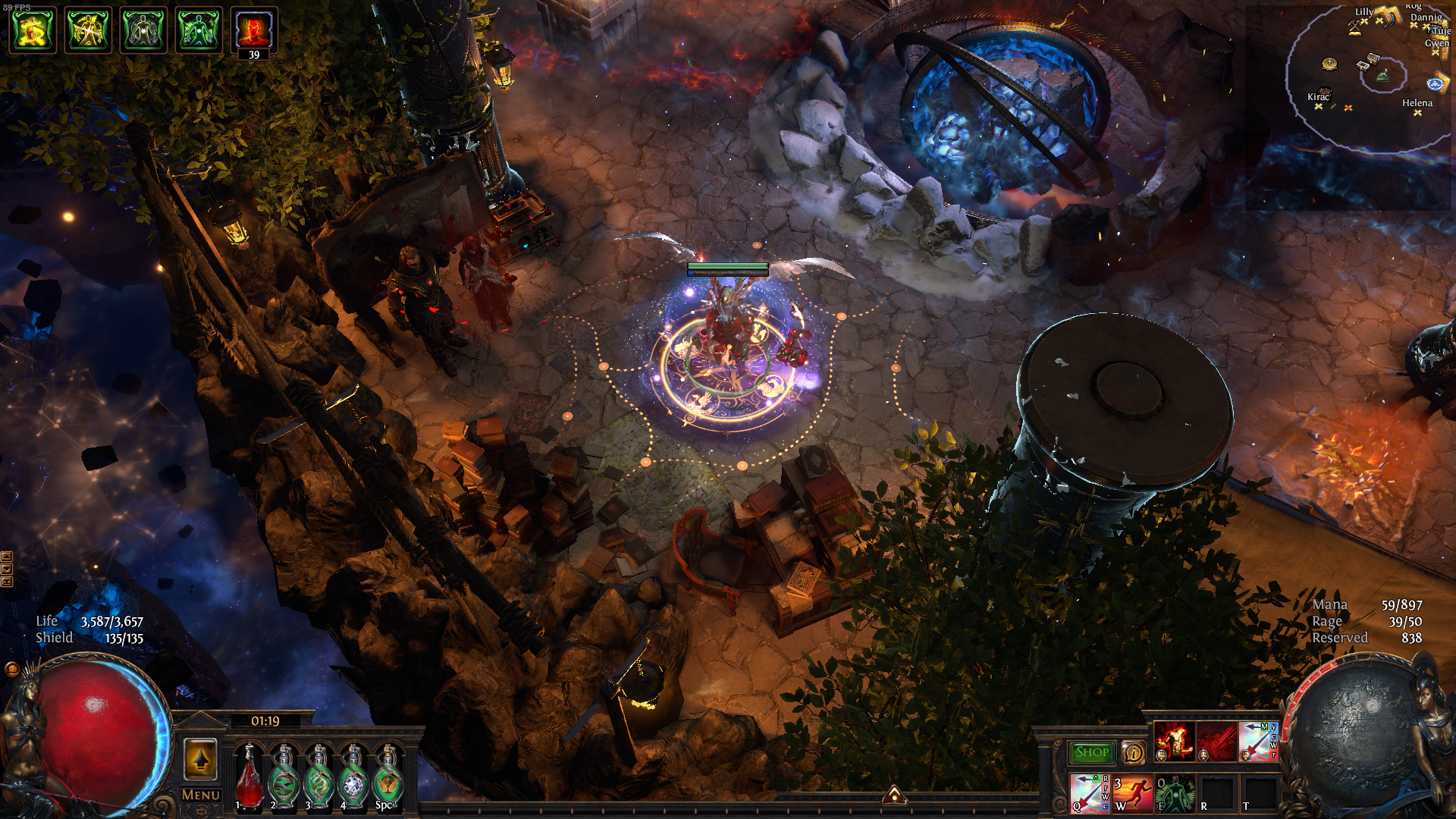Open the green Shop button
This screenshot has height=819, width=1456.
[x=1091, y=752]
